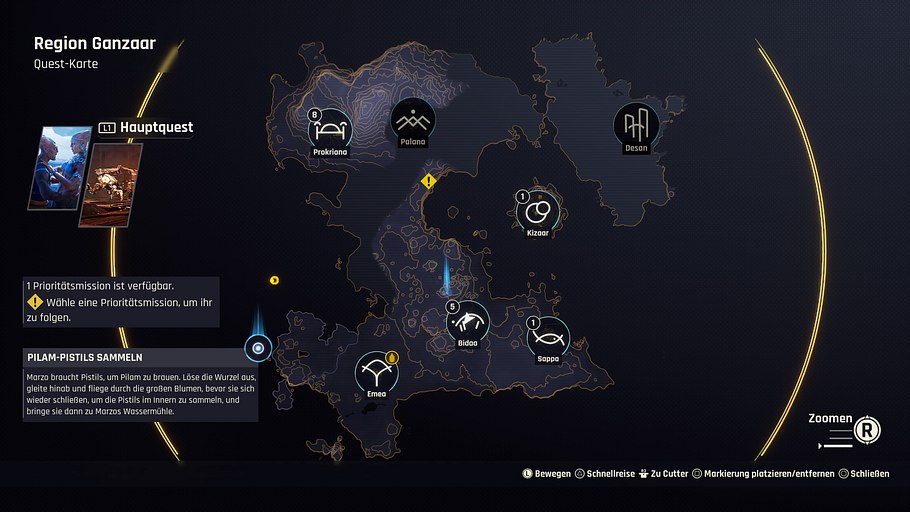Image resolution: width=910 pixels, height=512 pixels.
Task: Open the Pilam-Pistils sammeln quest entry
Action: 140,357
